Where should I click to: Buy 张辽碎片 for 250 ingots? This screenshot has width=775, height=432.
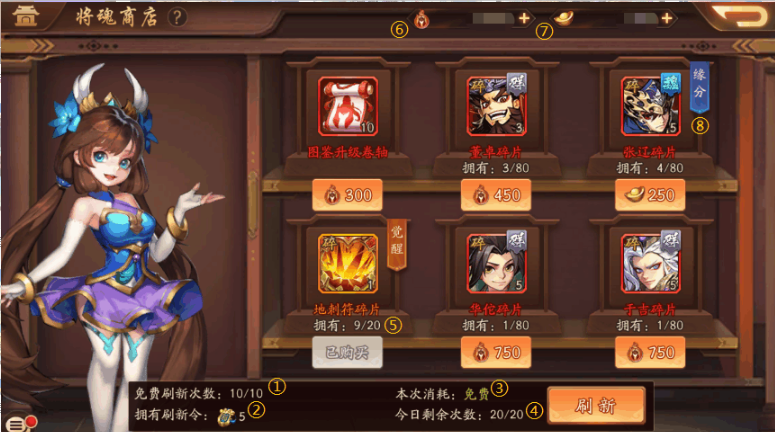coord(649,194)
